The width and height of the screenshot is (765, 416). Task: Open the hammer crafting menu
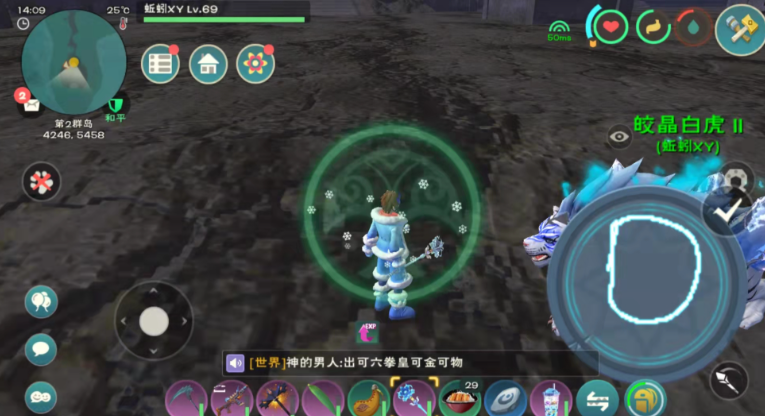[x=738, y=28]
